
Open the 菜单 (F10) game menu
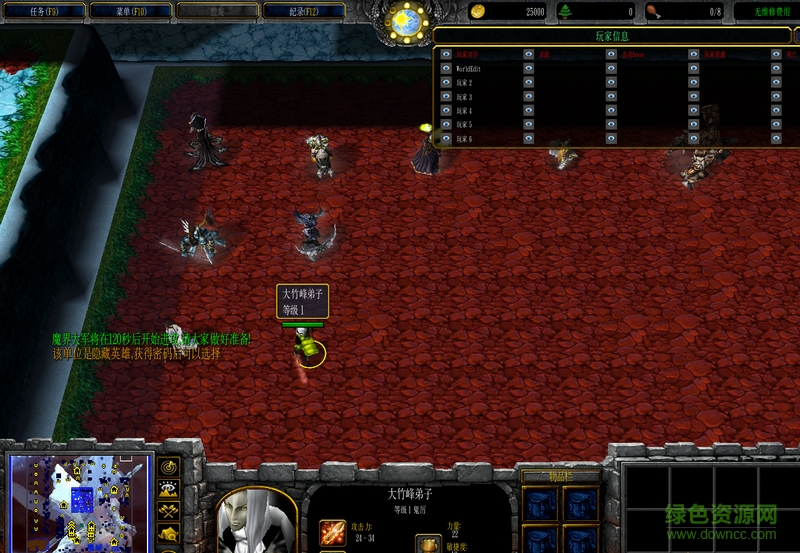pos(129,11)
